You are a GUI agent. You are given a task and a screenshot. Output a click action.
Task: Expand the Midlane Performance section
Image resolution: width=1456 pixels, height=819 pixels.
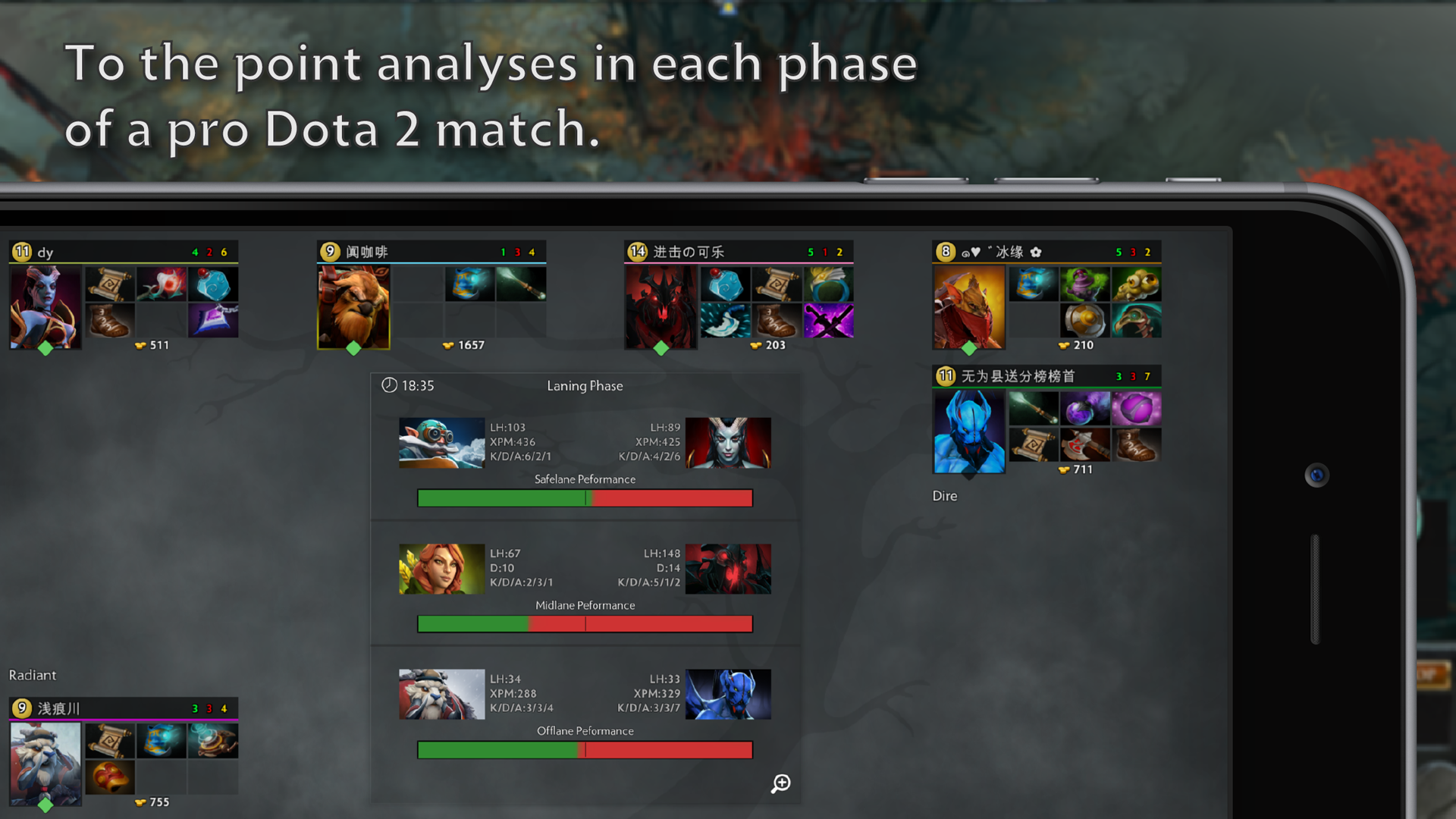click(x=585, y=605)
